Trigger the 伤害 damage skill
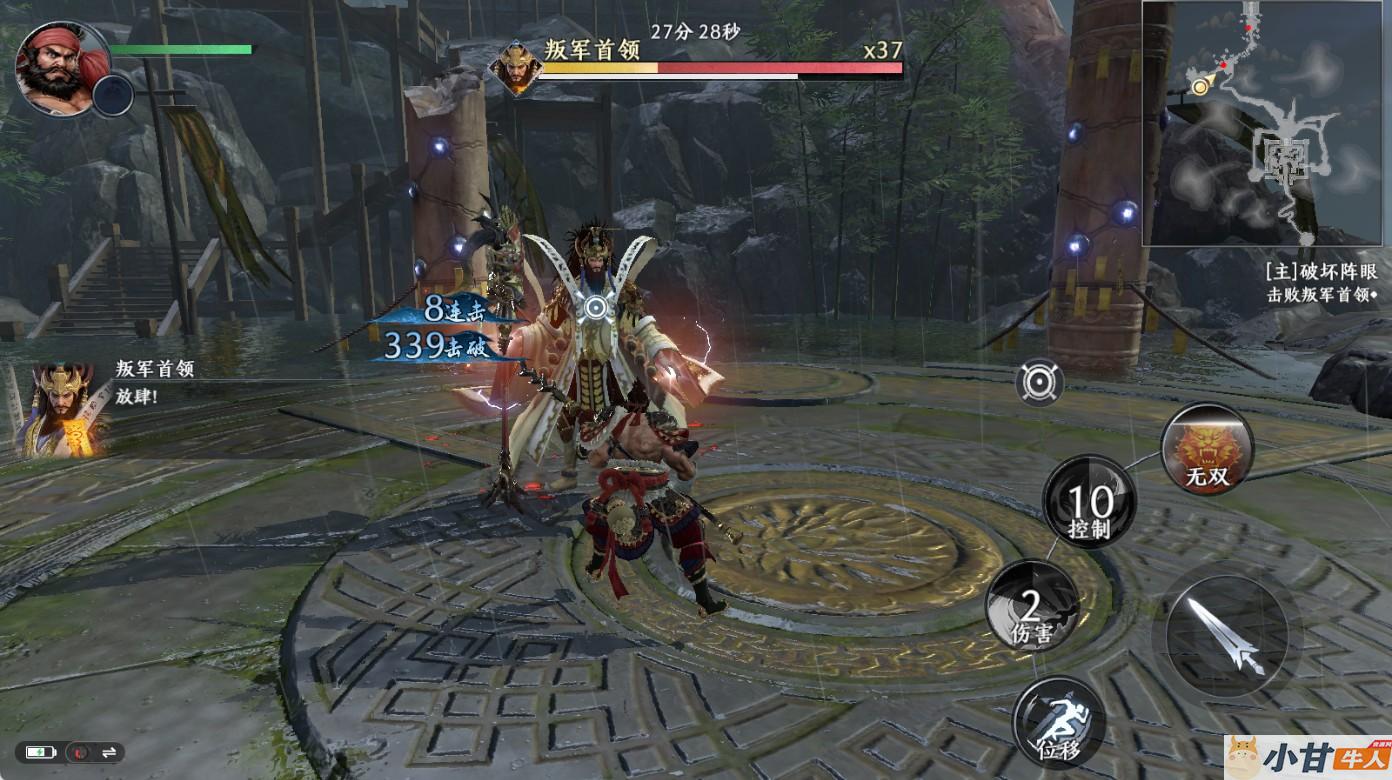The width and height of the screenshot is (1392, 780). (1031, 607)
